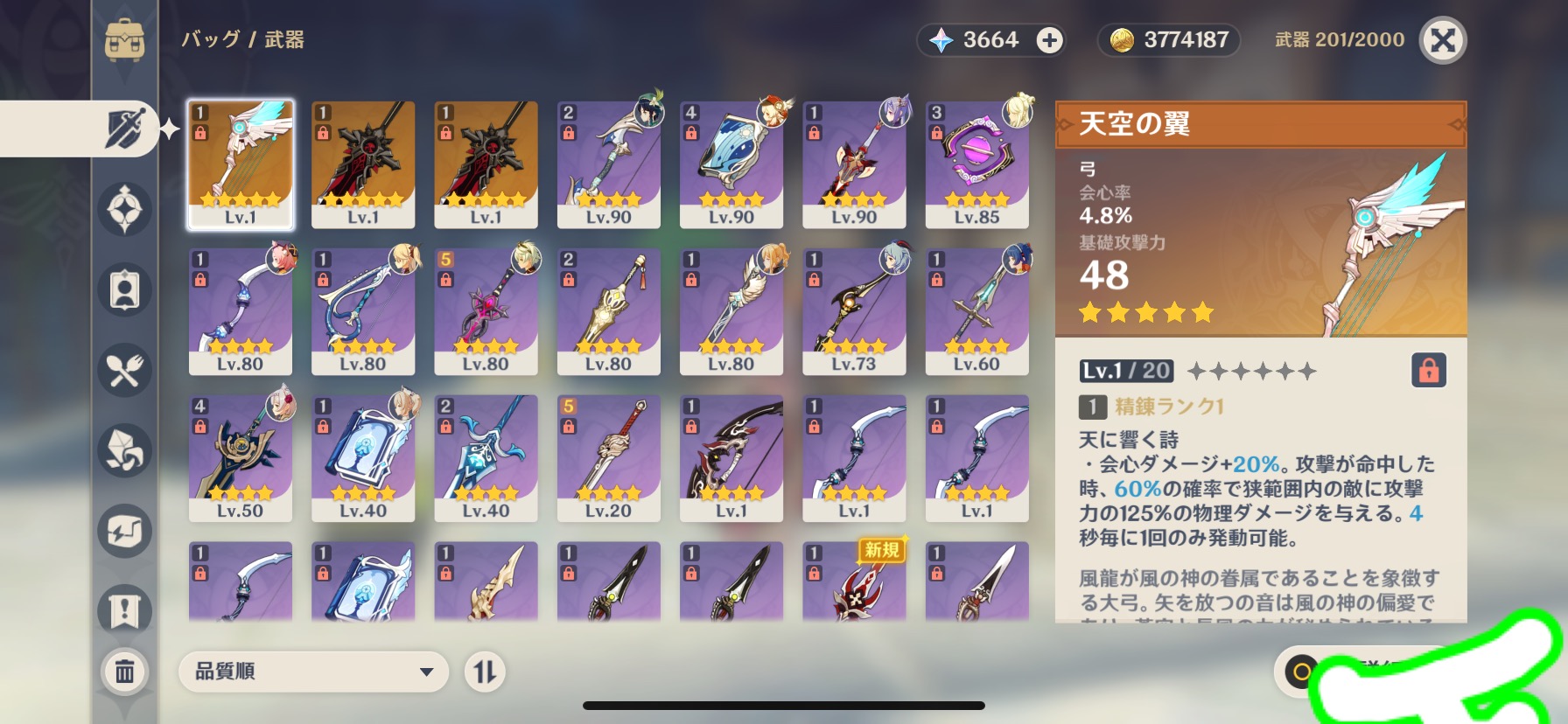Screen dimensions: 1568x724
Task: Close the bag with the X button
Action: pyautogui.click(x=1442, y=40)
